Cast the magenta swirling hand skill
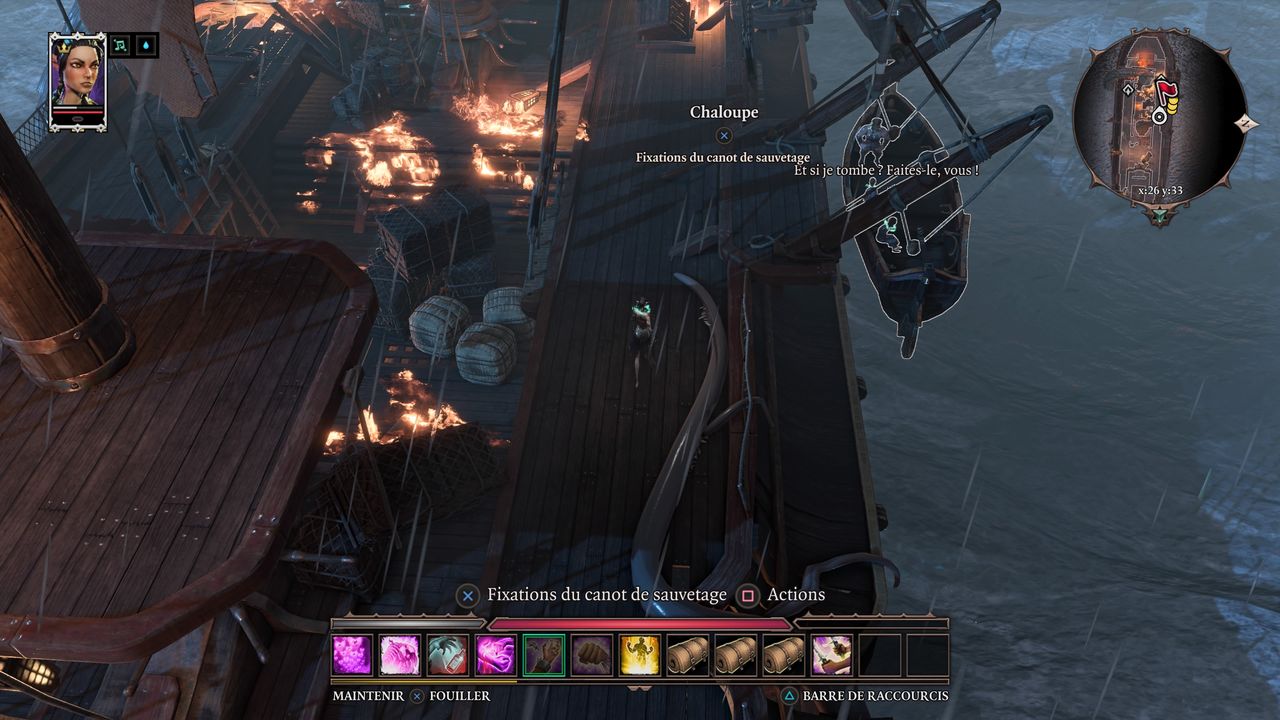Viewport: 1280px width, 720px height. [496, 655]
